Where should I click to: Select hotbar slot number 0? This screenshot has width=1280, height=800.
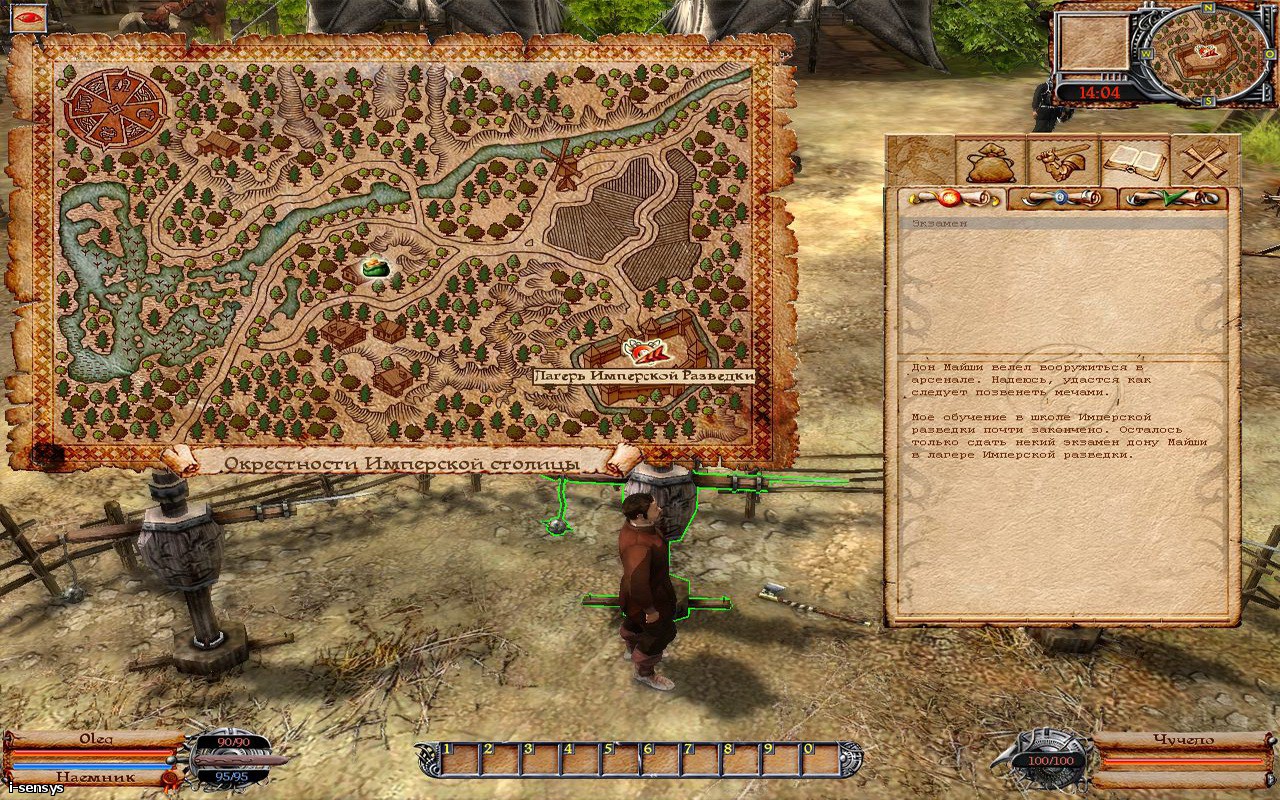coord(819,761)
